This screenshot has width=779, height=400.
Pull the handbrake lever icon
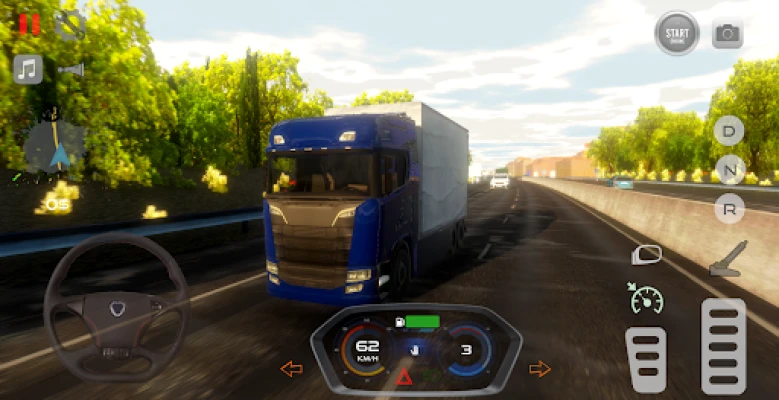pos(727,258)
